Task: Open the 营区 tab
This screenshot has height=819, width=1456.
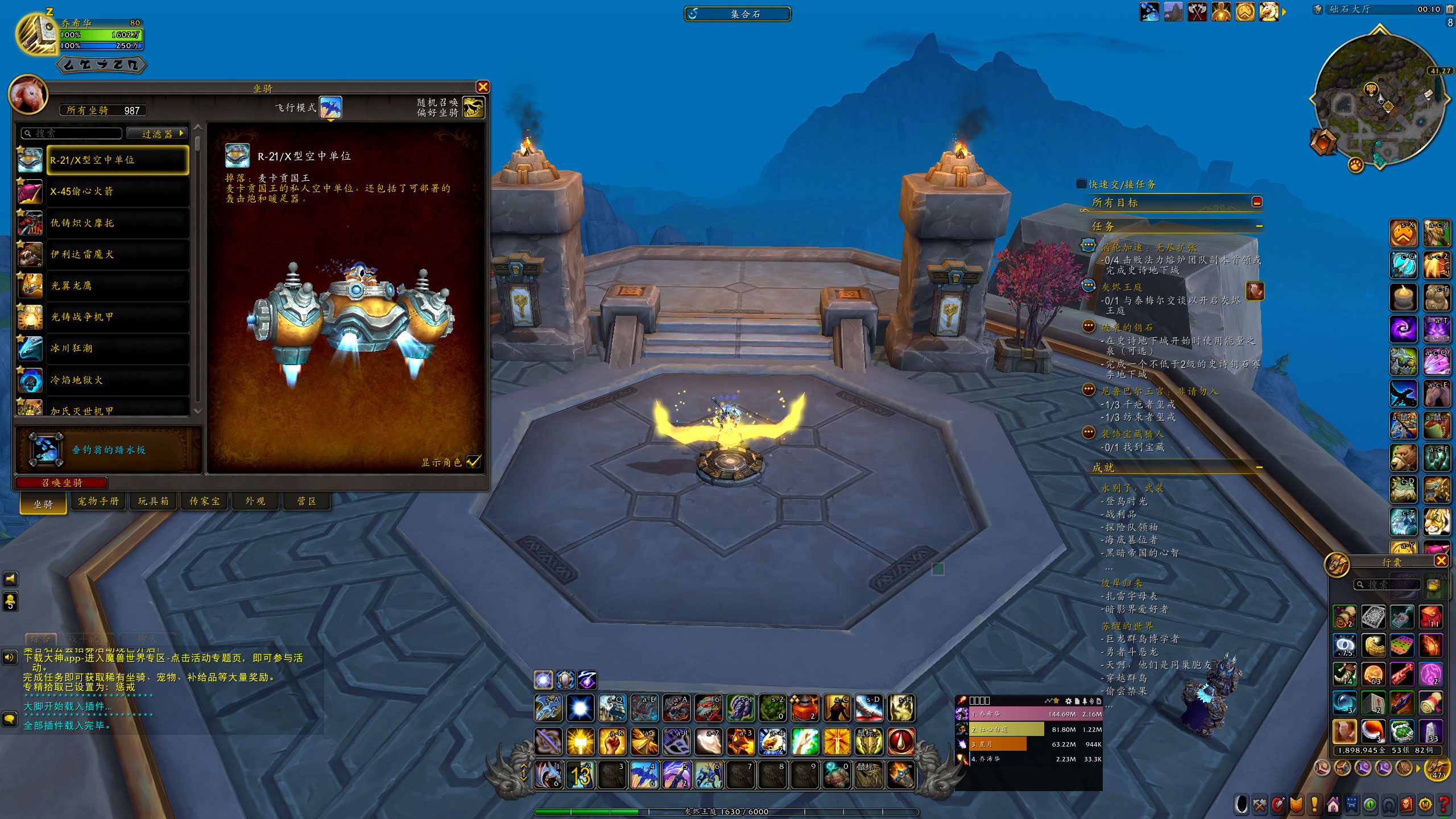Action: click(307, 501)
